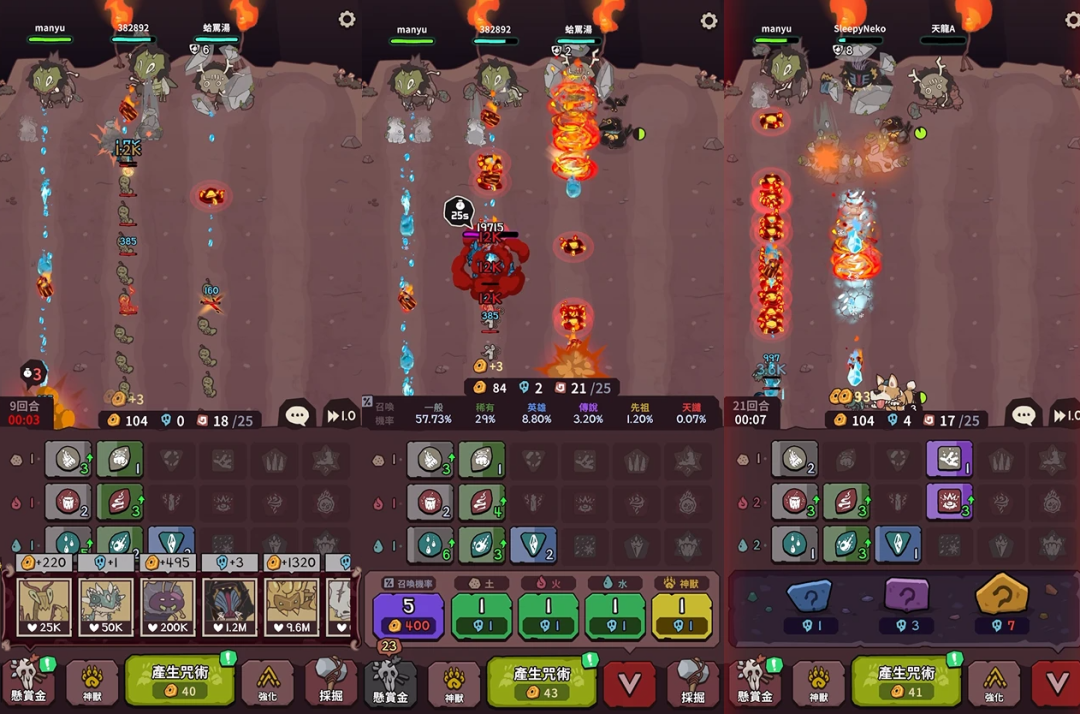Upgrade the 土 earth element level
Screen dimensions: 1080x714
pos(481,615)
